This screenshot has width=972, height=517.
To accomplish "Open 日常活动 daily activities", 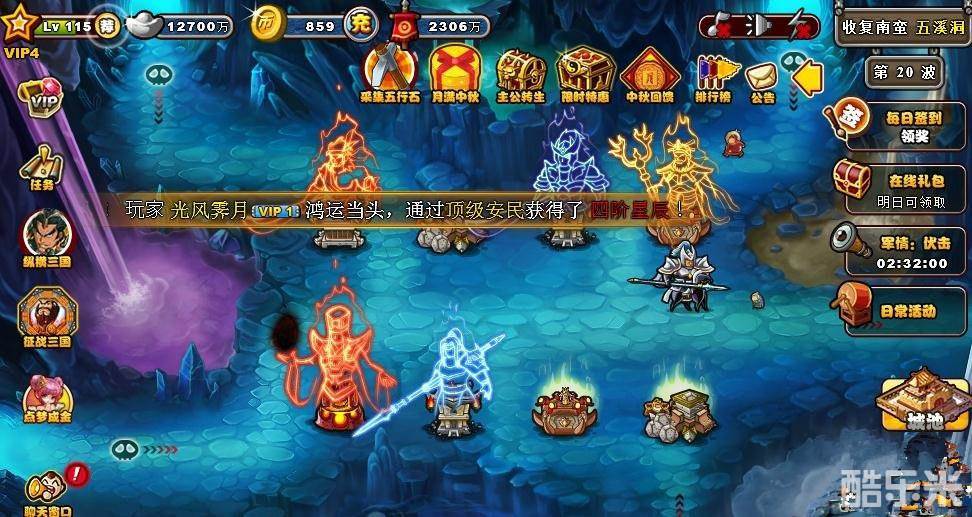I will point(893,310).
